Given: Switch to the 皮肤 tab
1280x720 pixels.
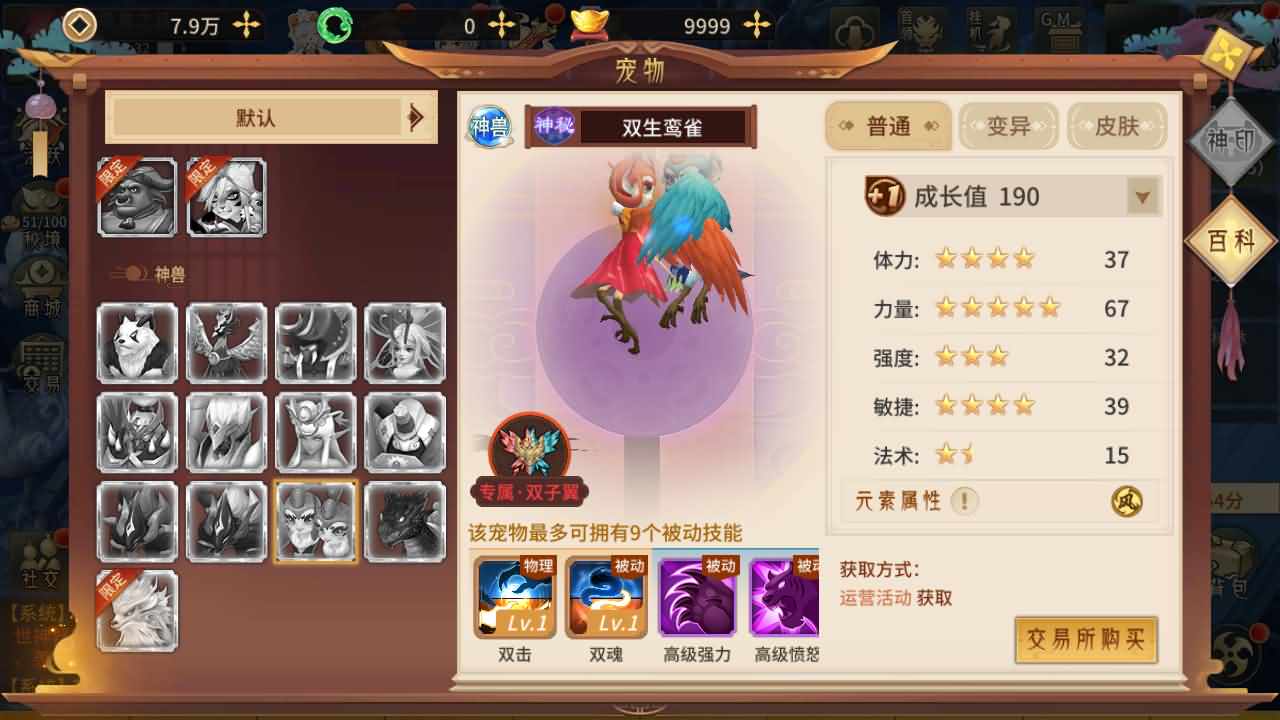Looking at the screenshot, I should pyautogui.click(x=1117, y=127).
